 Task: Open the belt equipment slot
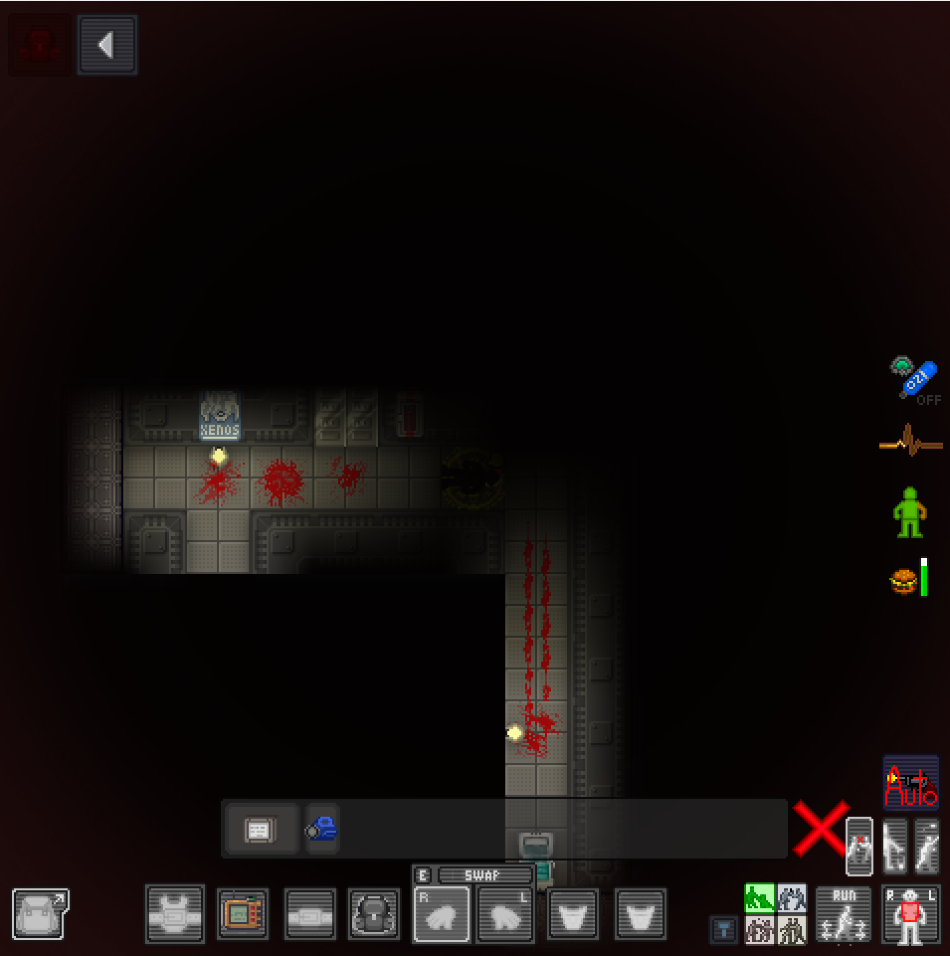[311, 914]
